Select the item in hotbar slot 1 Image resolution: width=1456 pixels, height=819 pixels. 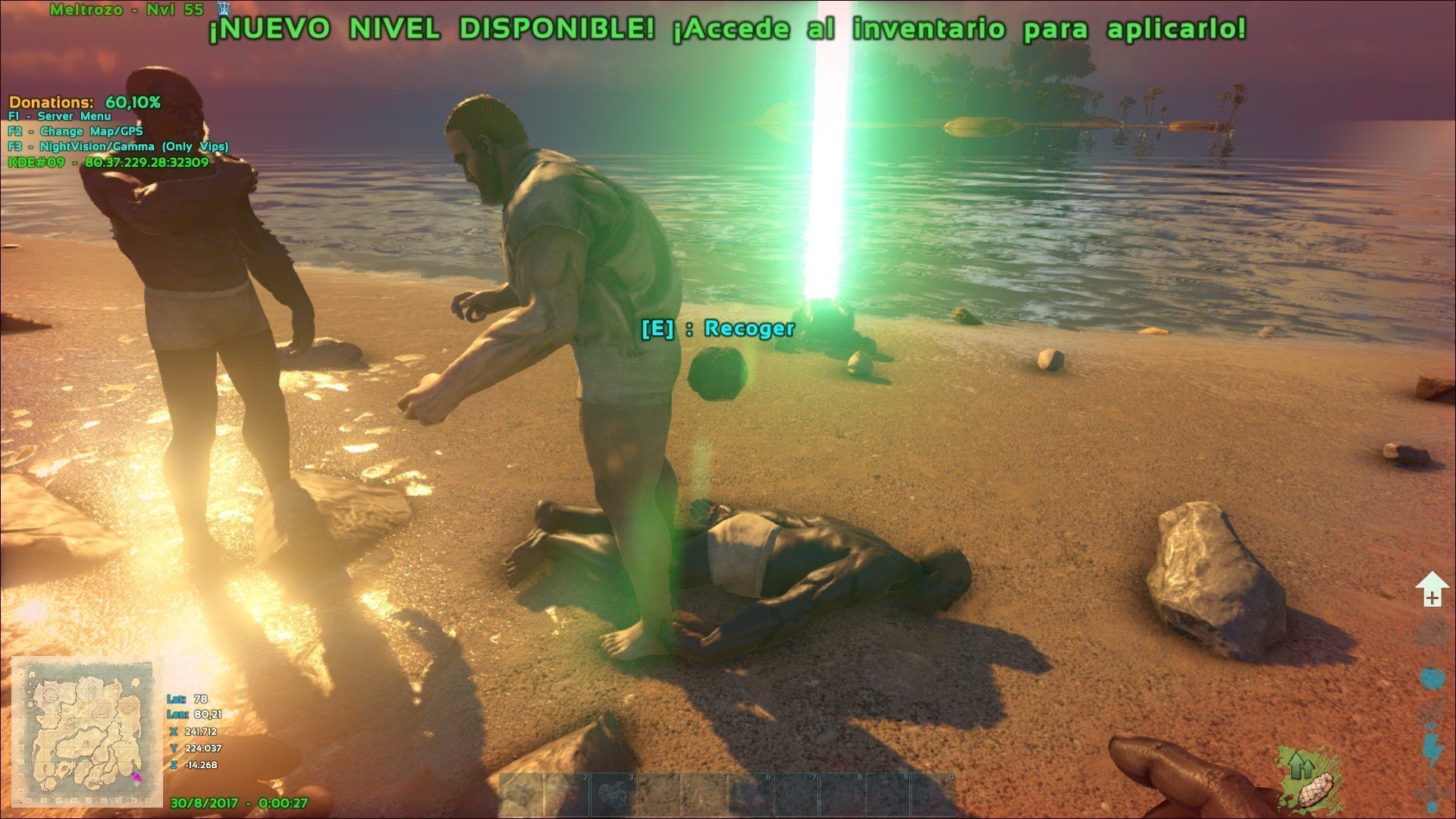pos(522,794)
